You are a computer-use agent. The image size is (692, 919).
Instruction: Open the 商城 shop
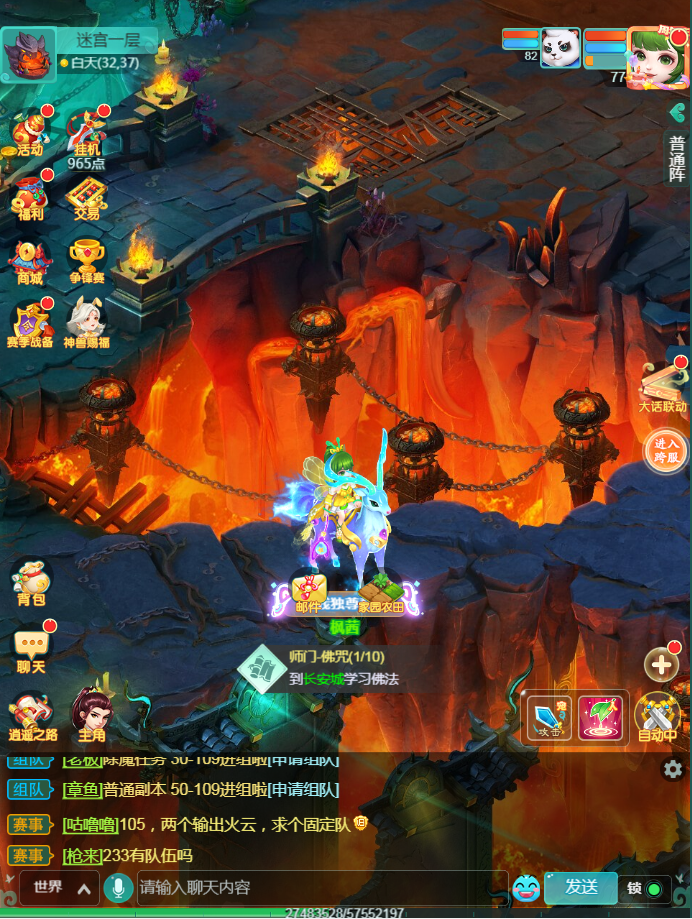pos(30,261)
